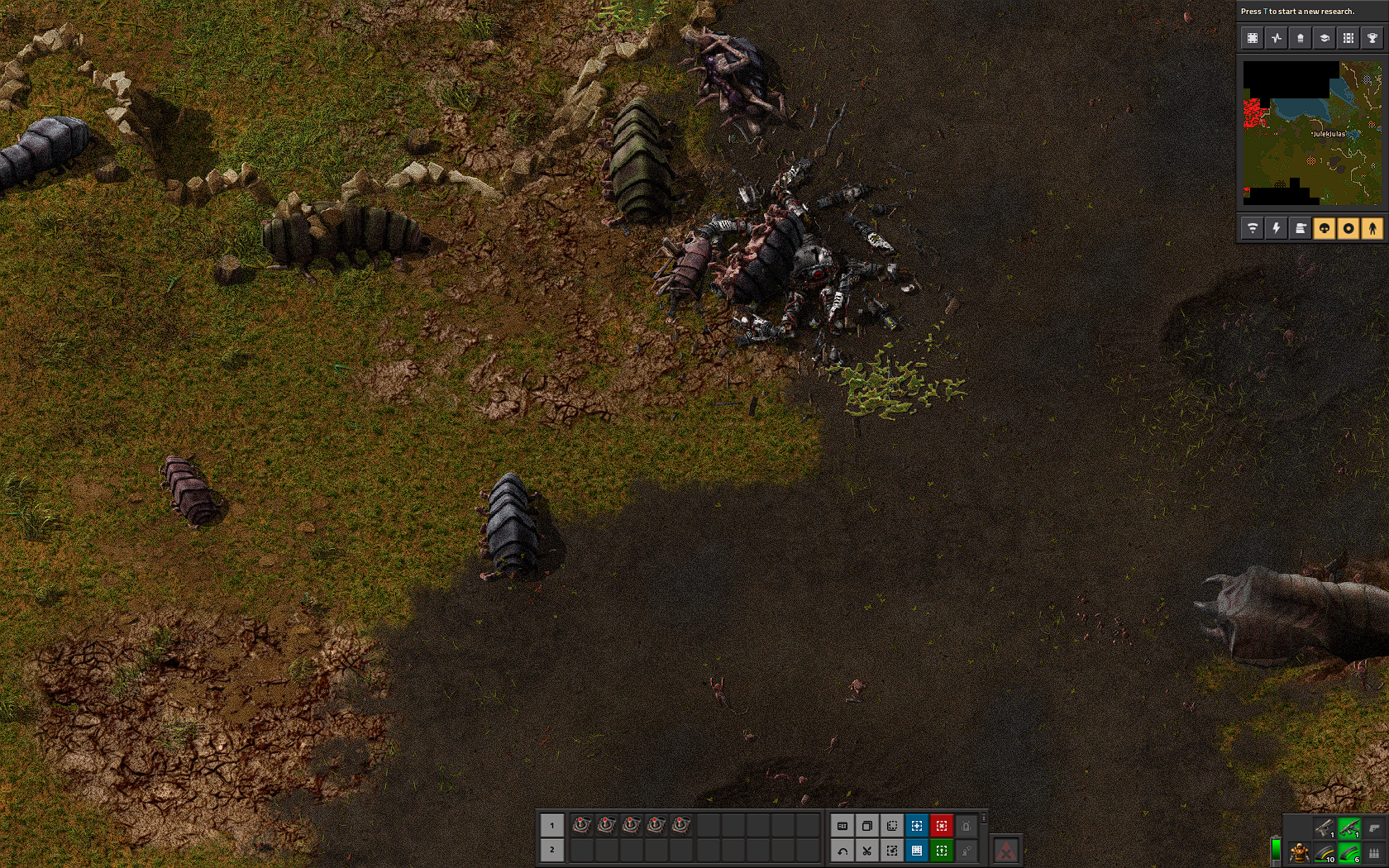The width and height of the screenshot is (1389, 868).
Task: Switch quickbar row using the 2 button
Action: 551,850
